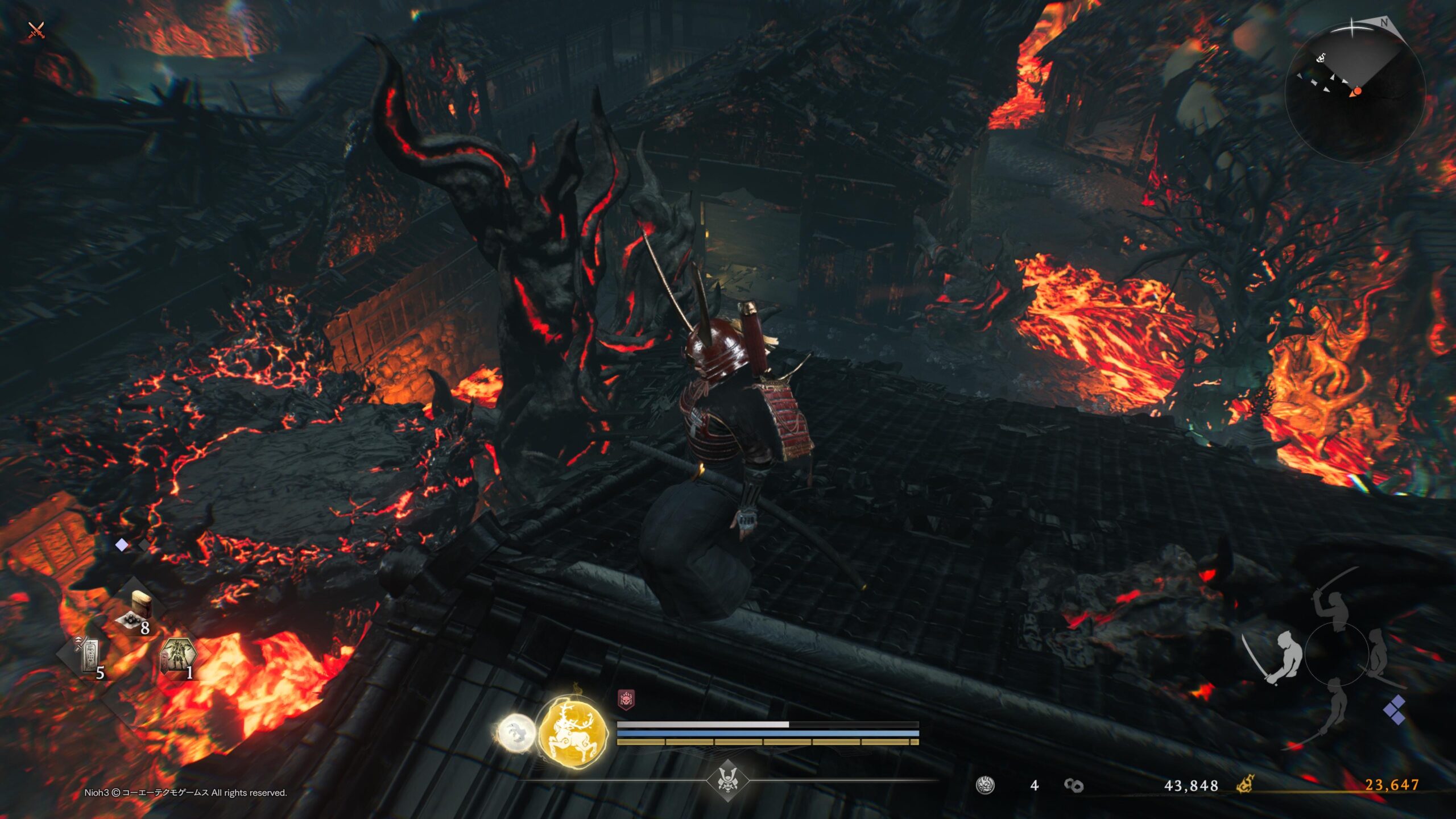Screen dimensions: 1456x819
Task: Click the samurai helmet style emblem
Action: 727,780
